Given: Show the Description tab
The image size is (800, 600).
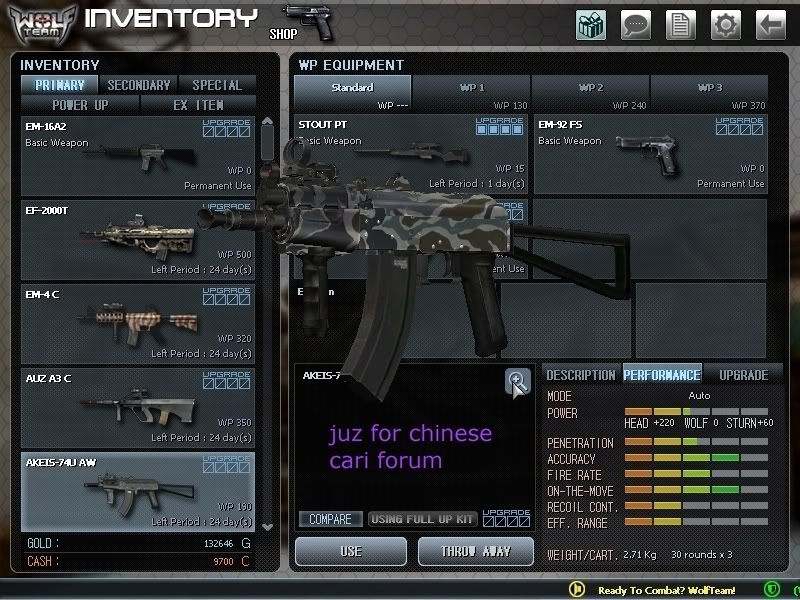Looking at the screenshot, I should tap(581, 375).
